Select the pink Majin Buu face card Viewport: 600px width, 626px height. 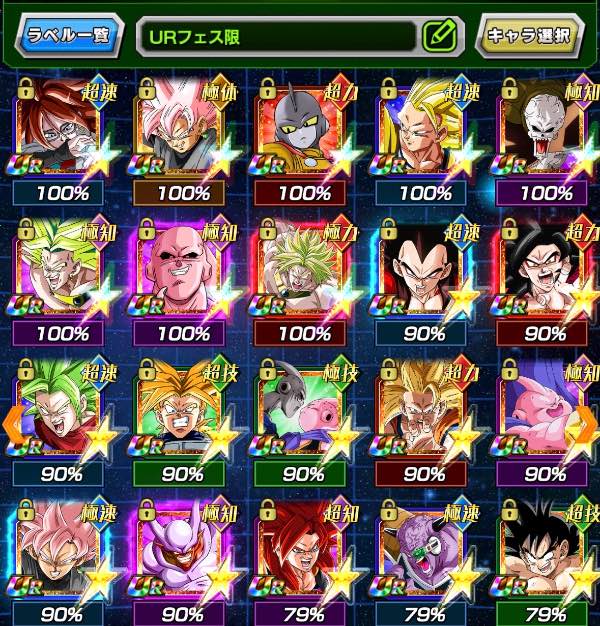tap(180, 263)
